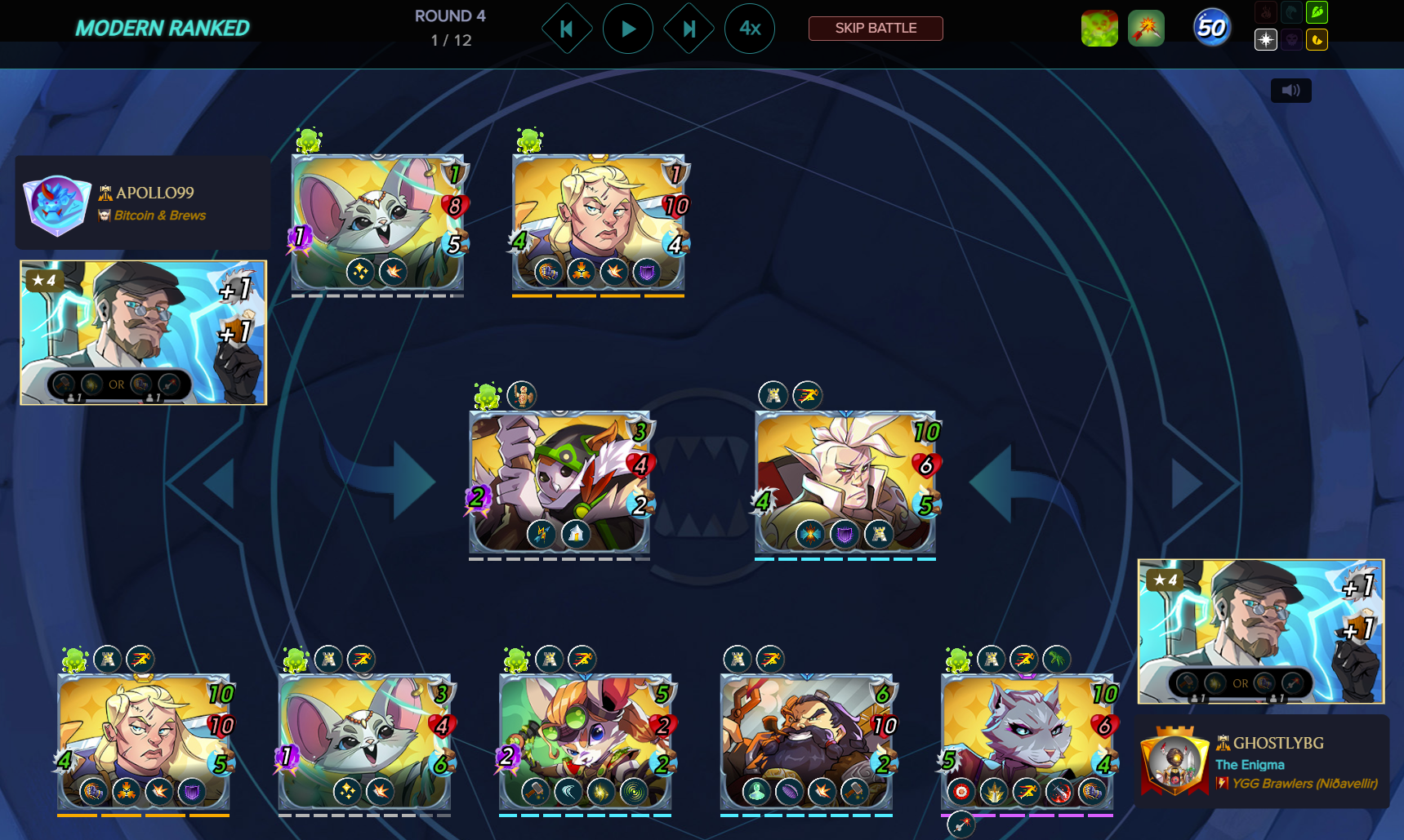Screen dimensions: 1404x840
Task: Select APOLLO99's summoner card
Action: tap(144, 332)
